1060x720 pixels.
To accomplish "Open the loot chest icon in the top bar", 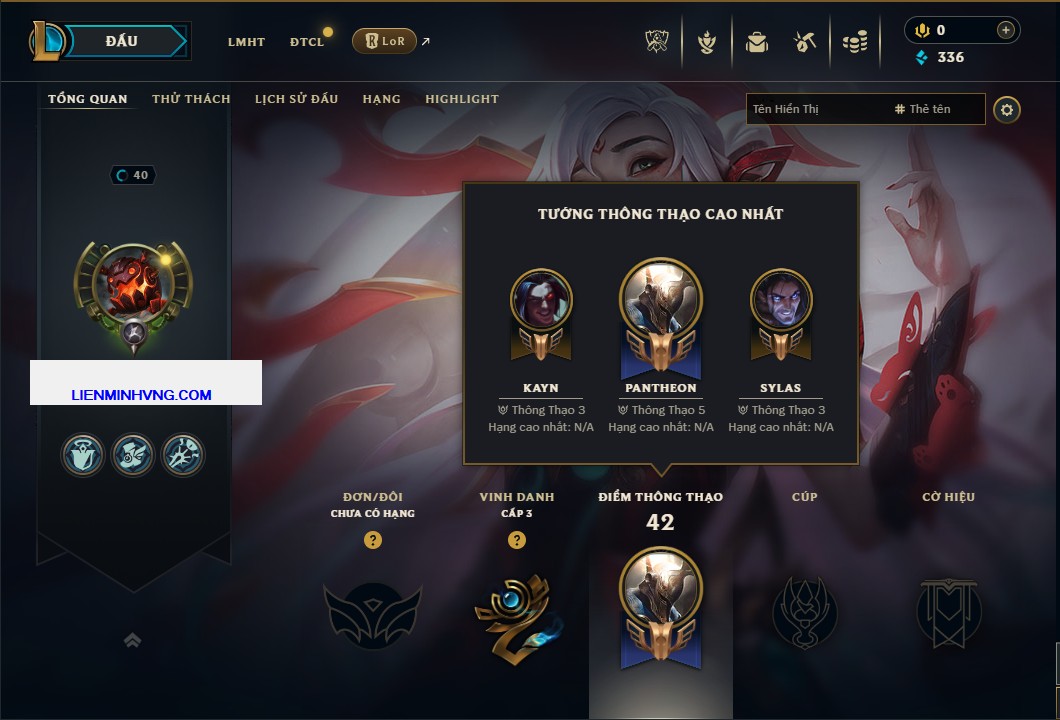I will coord(757,42).
